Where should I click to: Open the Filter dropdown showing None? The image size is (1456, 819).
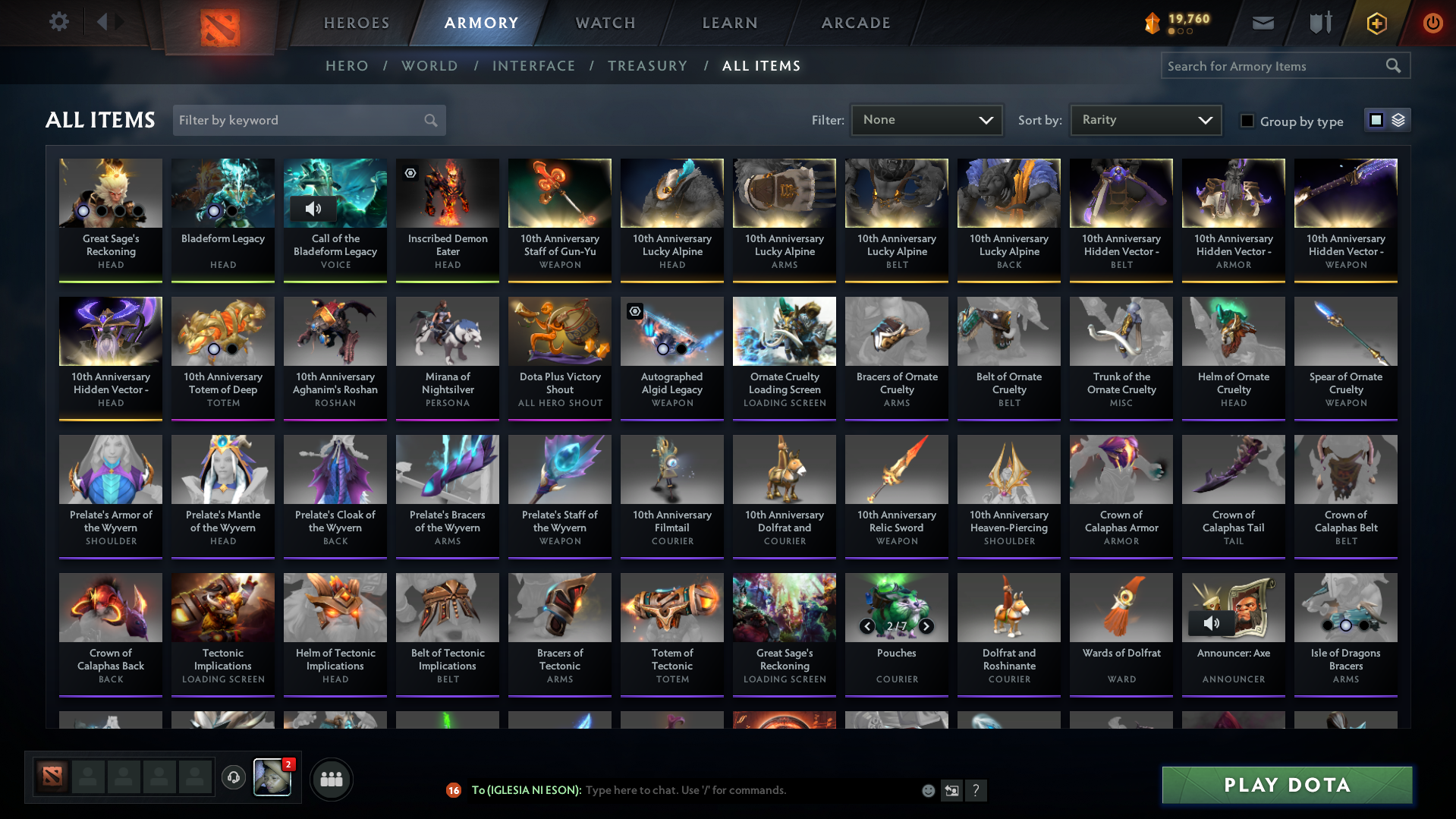point(926,119)
